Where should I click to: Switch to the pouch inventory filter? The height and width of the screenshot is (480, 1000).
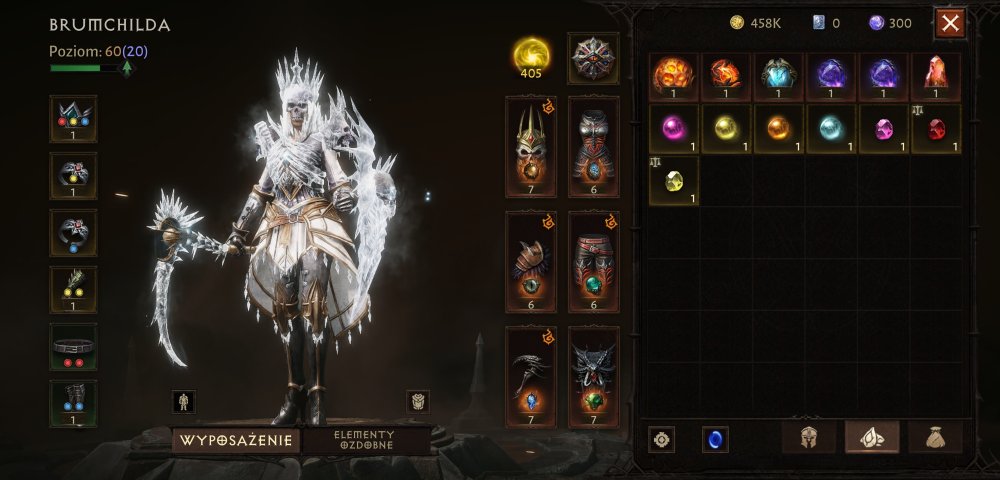(x=935, y=437)
